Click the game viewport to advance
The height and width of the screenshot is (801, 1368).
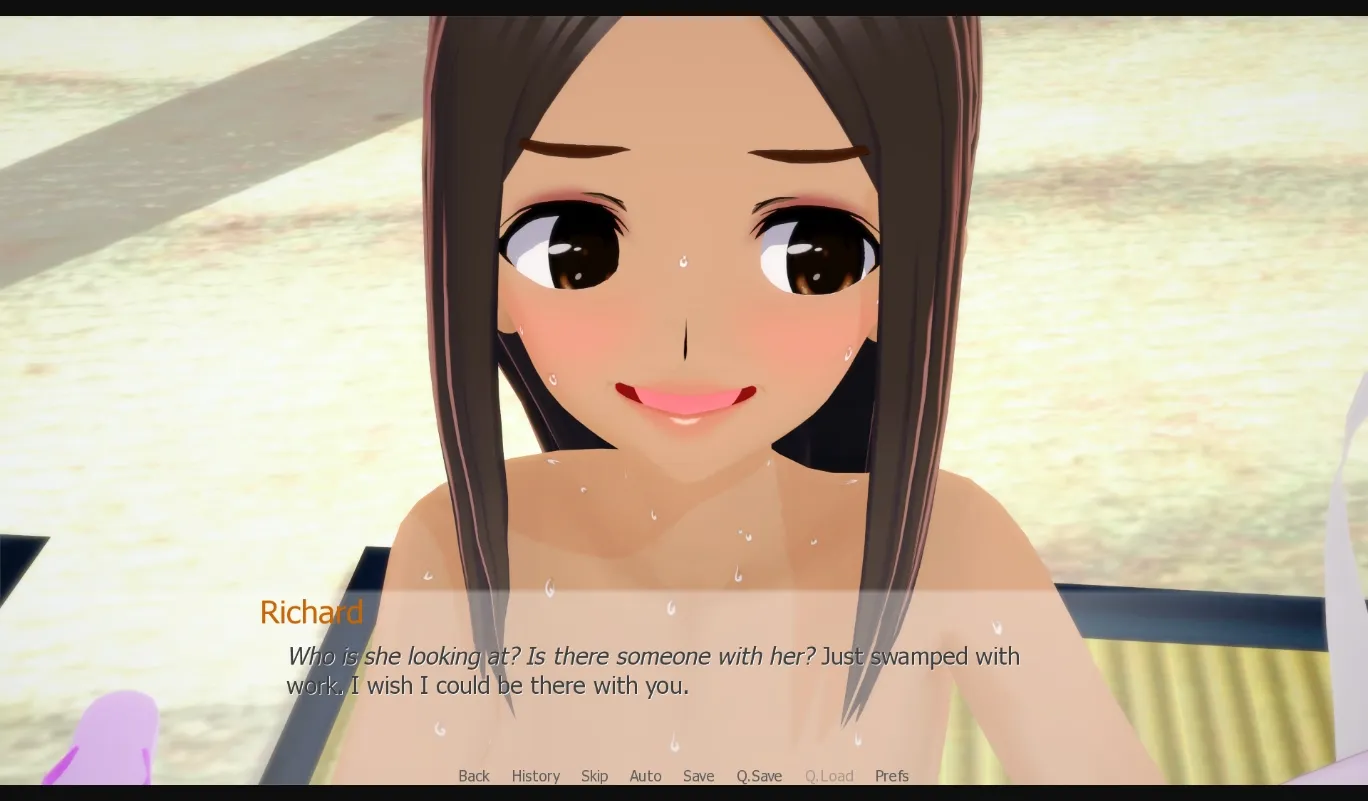click(684, 300)
